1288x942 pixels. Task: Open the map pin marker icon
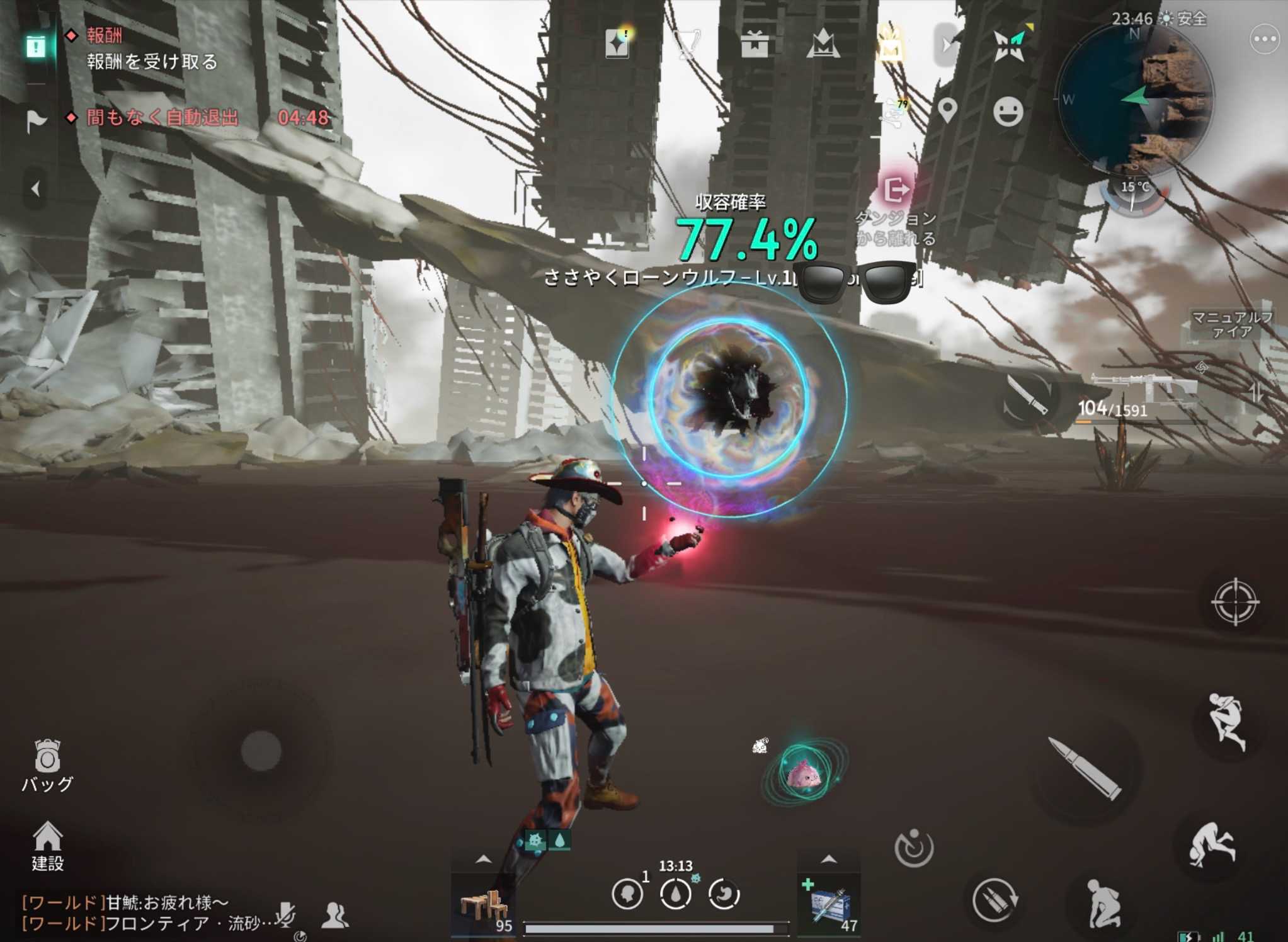click(x=947, y=111)
